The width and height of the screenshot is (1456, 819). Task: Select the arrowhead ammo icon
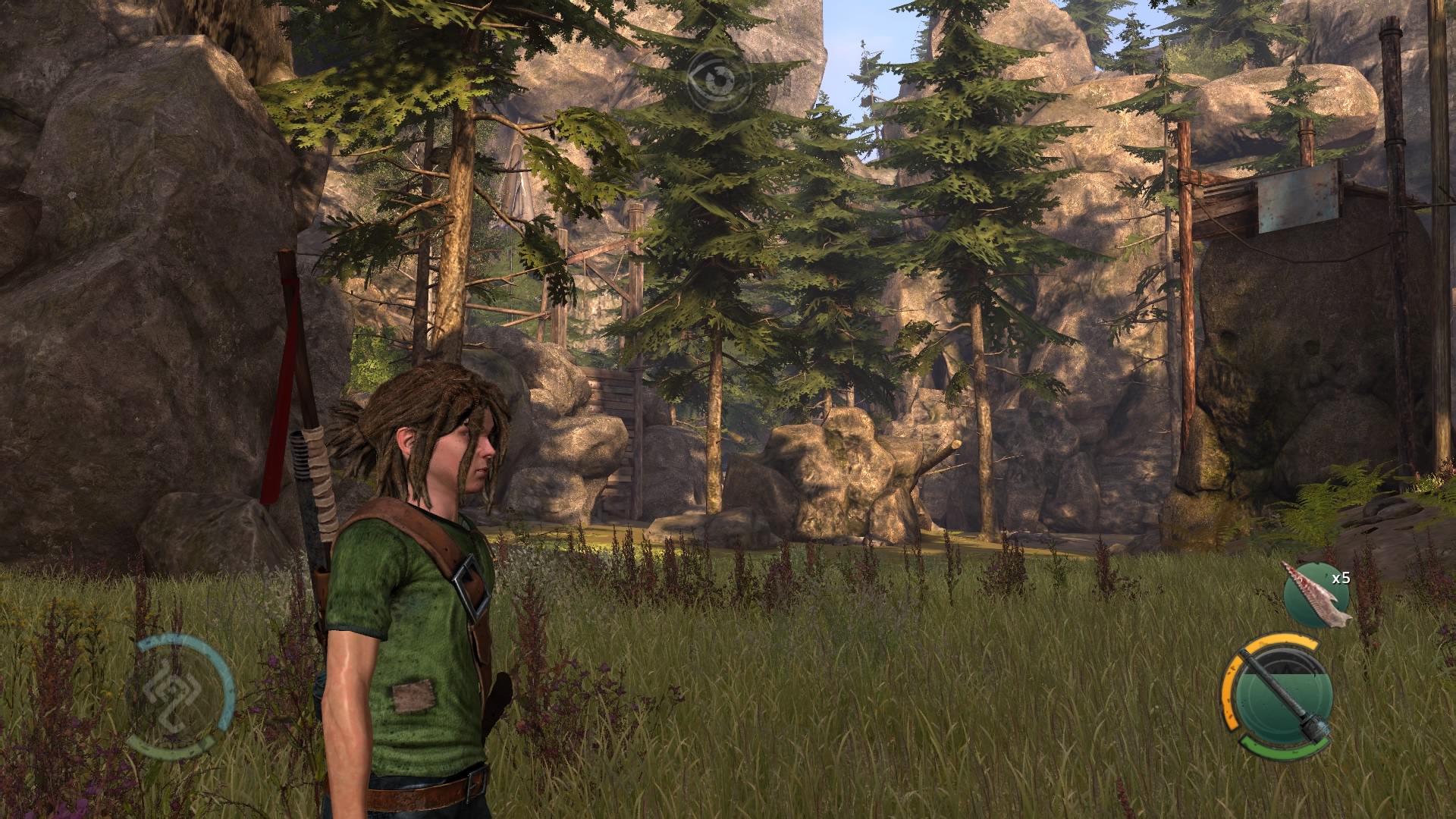(1316, 596)
